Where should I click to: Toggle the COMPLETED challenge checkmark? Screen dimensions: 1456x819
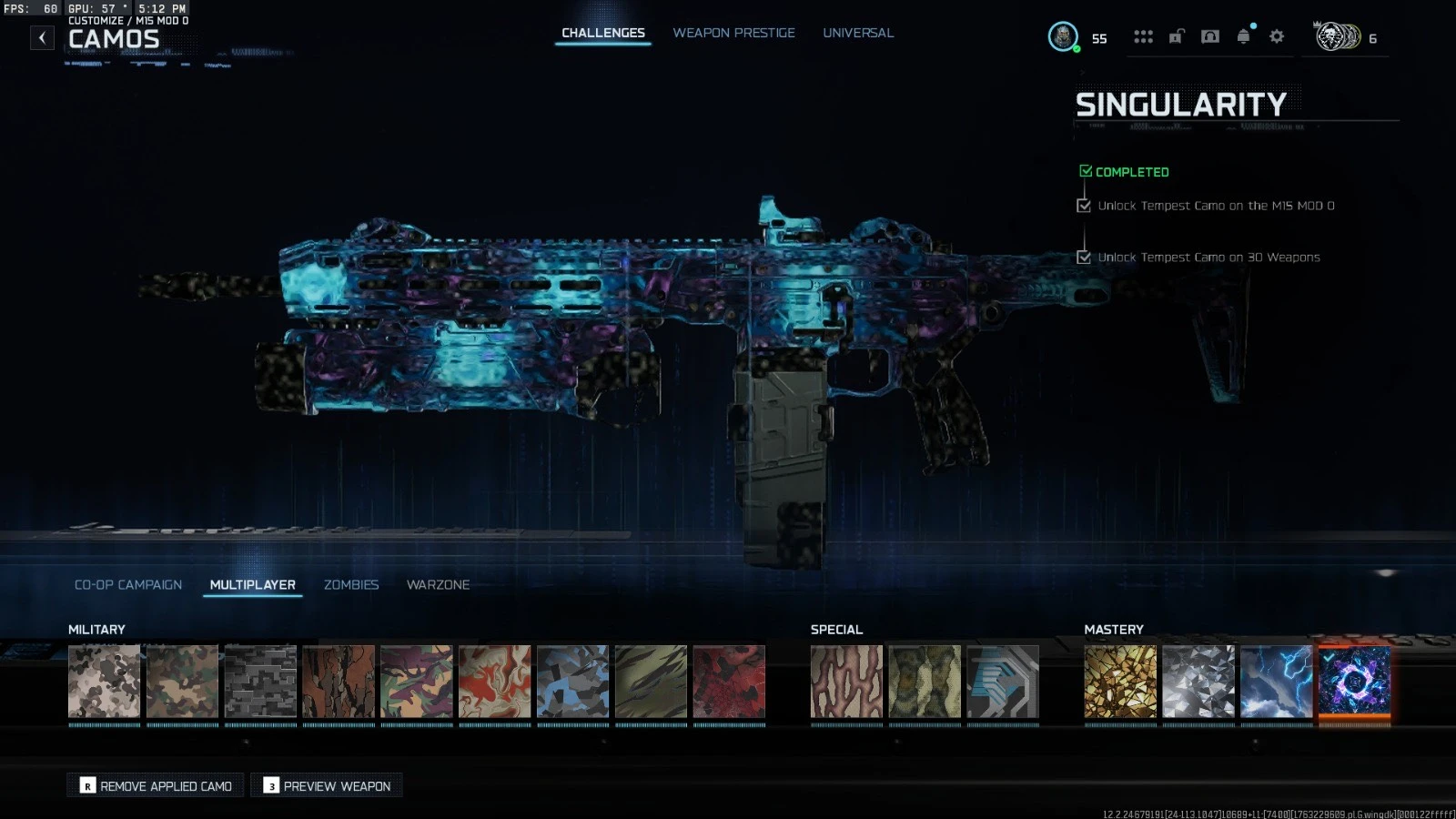tap(1085, 169)
